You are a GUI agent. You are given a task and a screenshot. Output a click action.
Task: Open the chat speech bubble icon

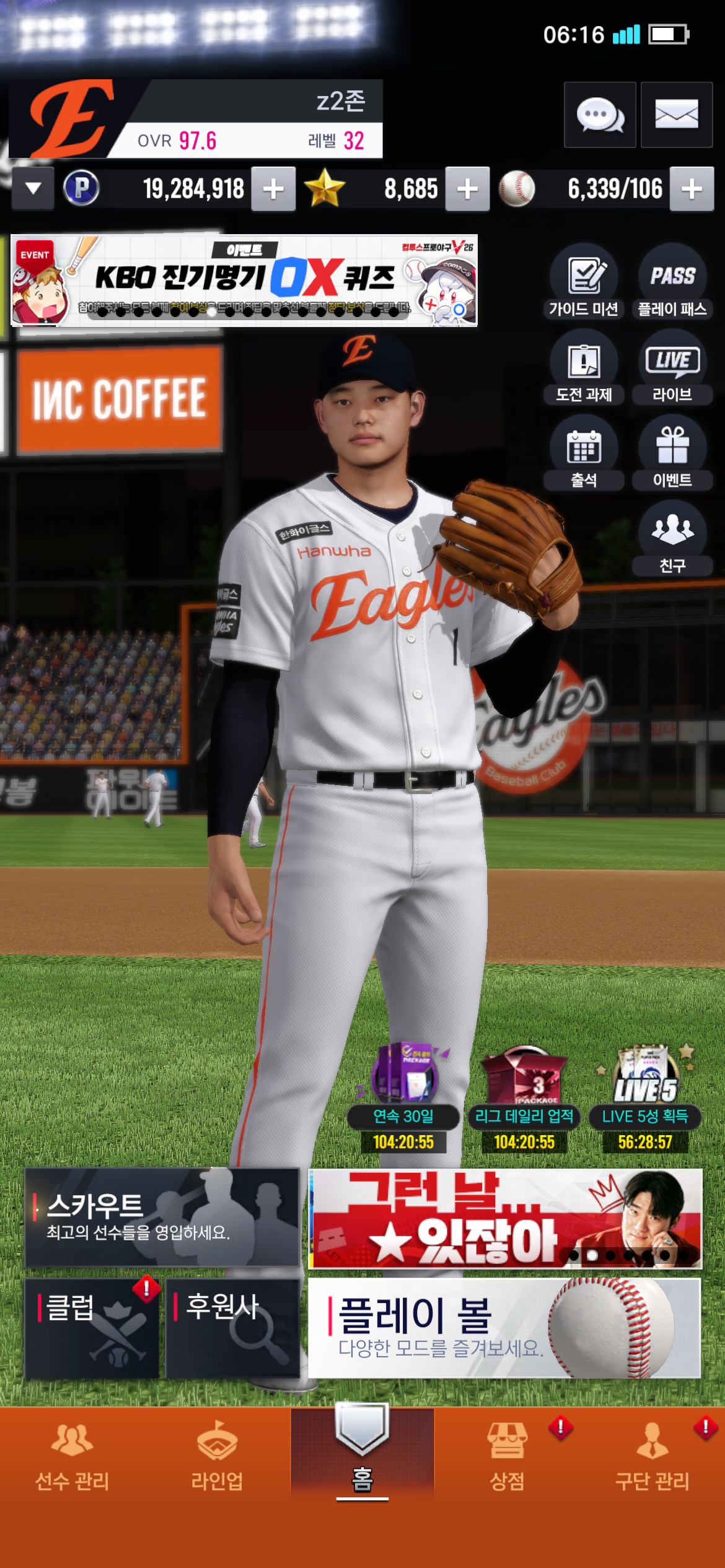pos(599,115)
